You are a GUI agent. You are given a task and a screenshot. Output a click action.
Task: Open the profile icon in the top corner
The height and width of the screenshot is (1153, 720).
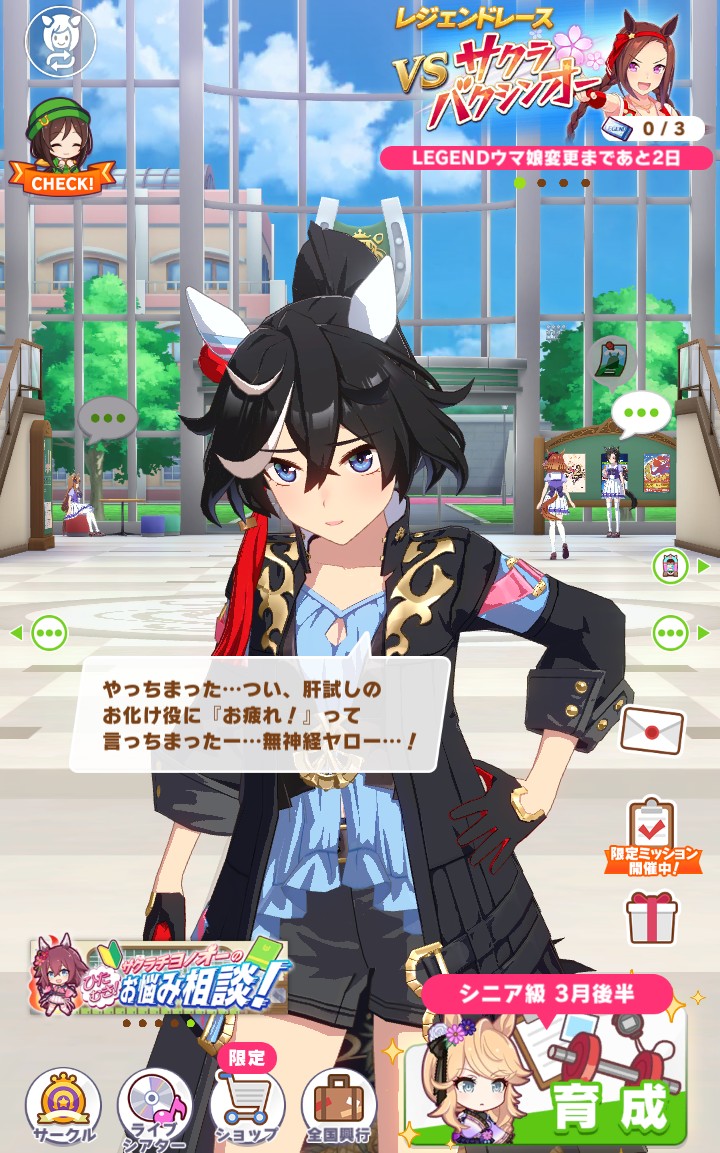point(59,41)
